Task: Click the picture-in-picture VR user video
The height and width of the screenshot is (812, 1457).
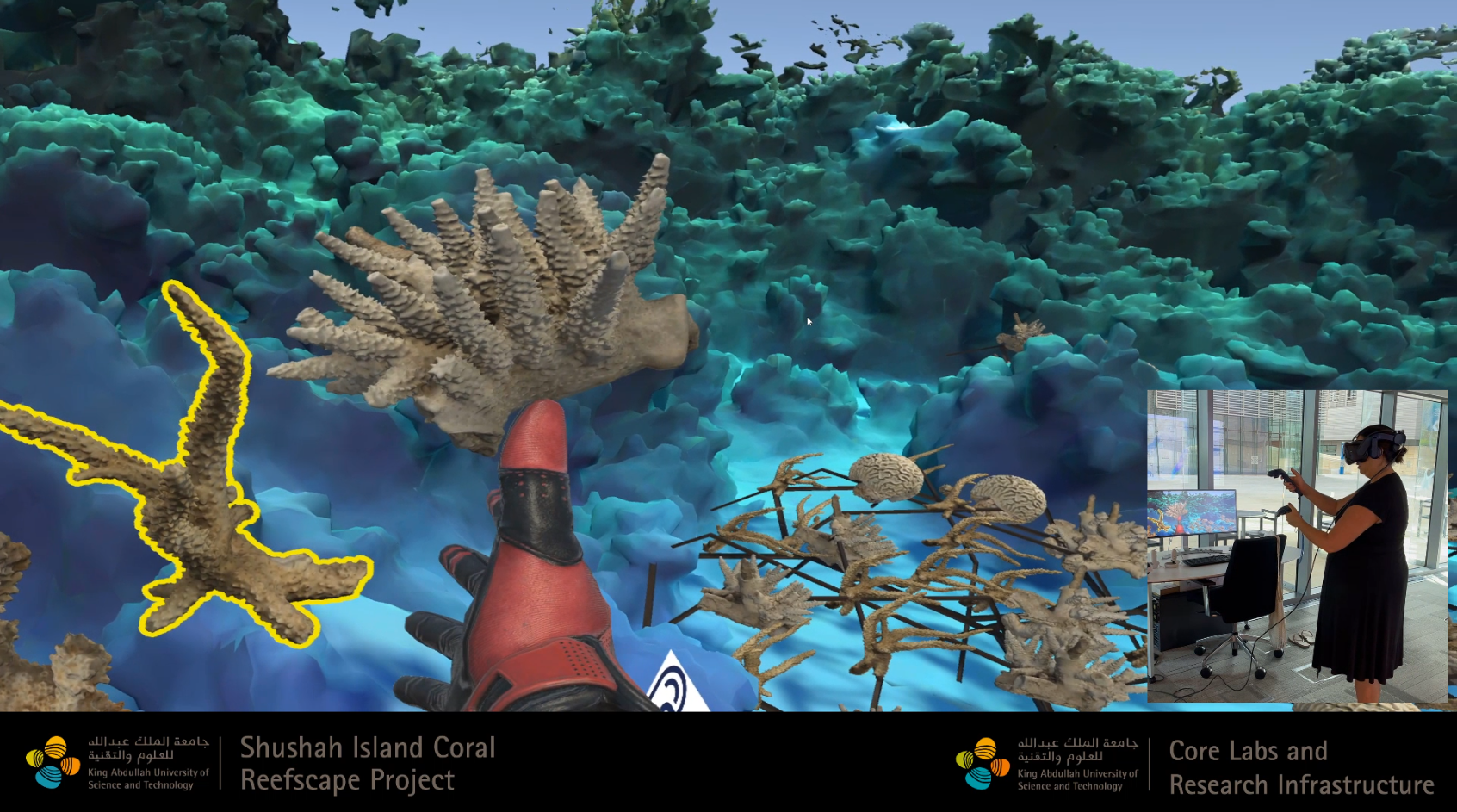Action: (1296, 546)
